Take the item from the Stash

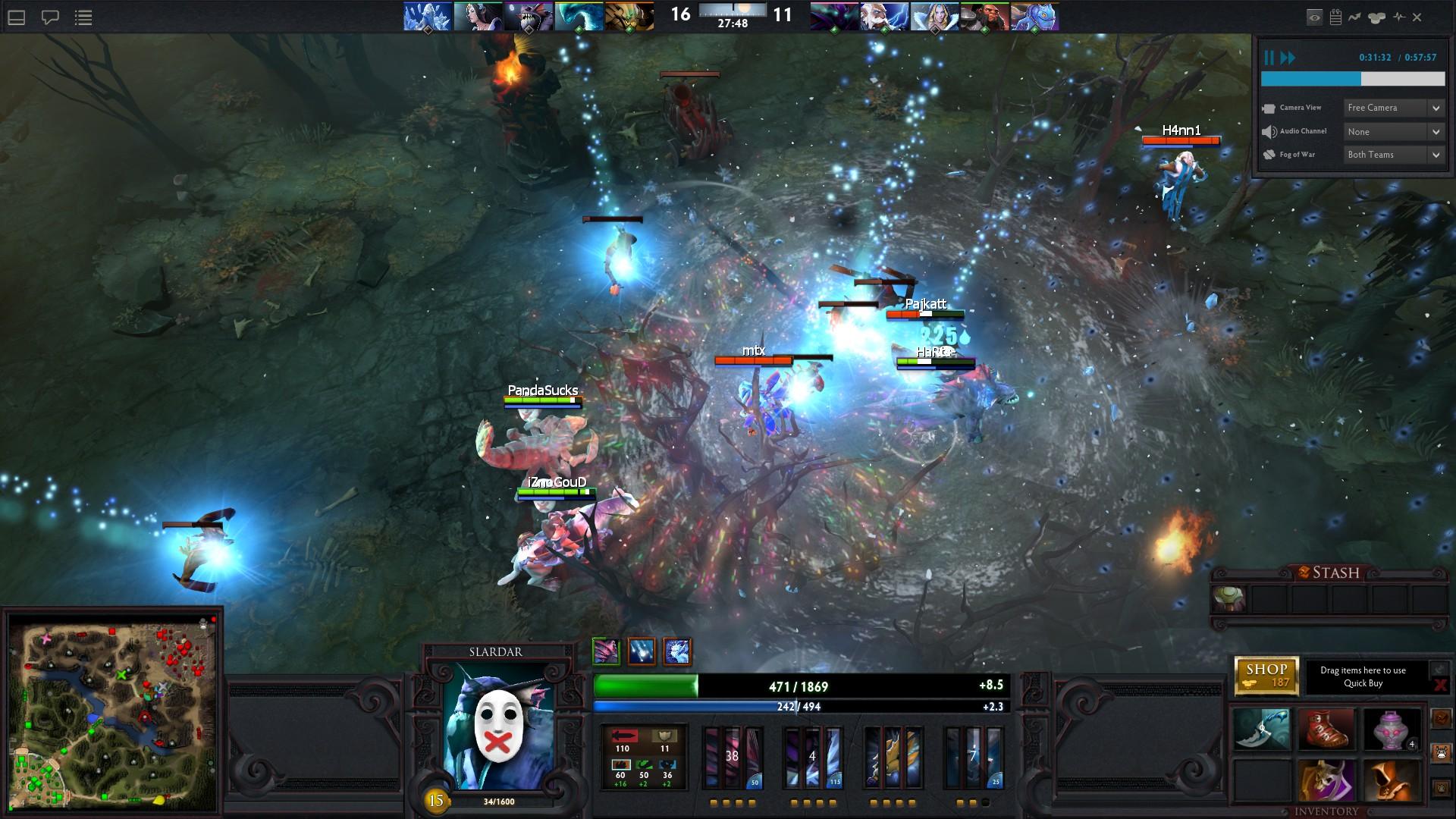[1228, 598]
